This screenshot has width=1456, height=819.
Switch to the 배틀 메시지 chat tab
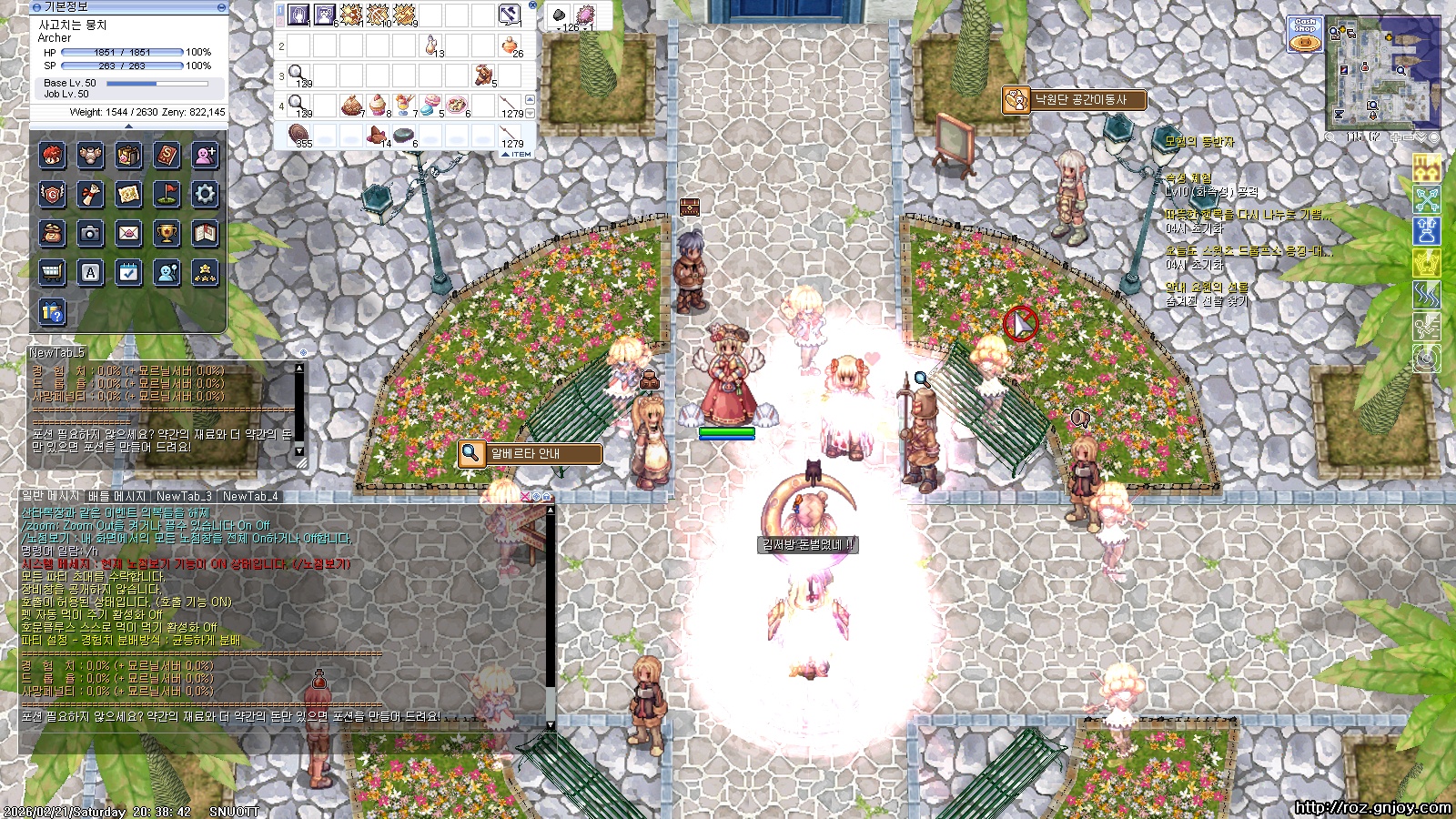tap(116, 496)
